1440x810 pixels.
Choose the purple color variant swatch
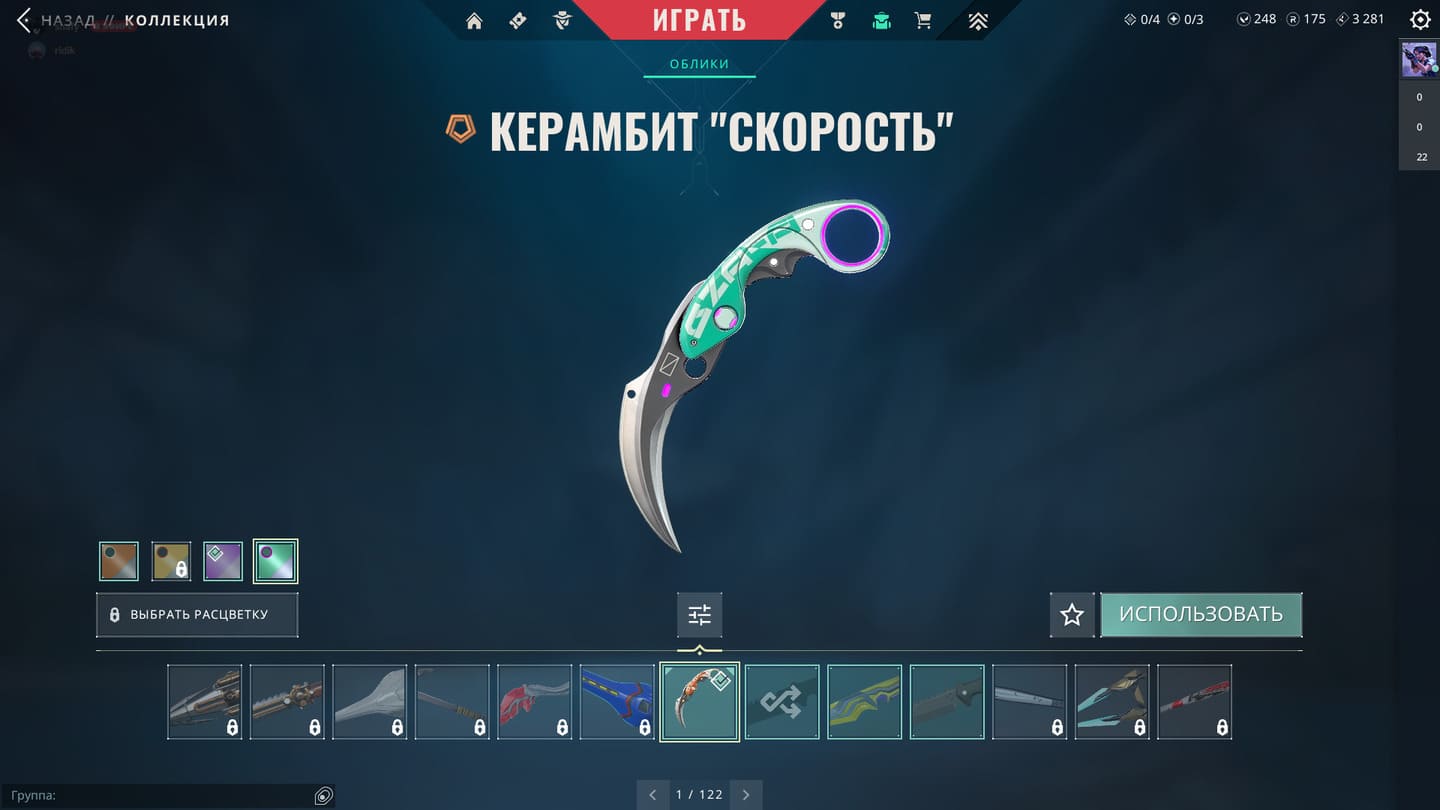[x=223, y=561]
